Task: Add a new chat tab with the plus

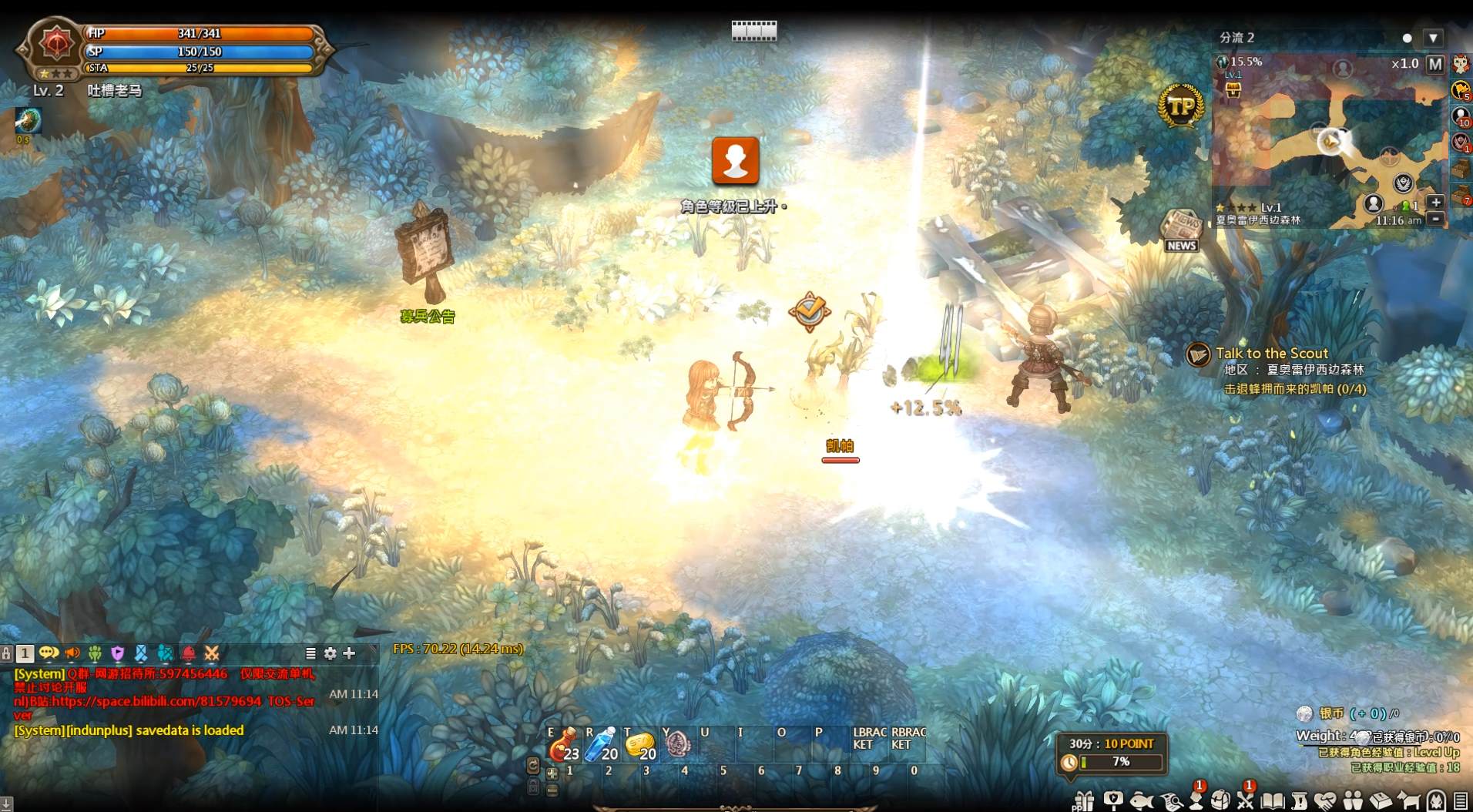Action: point(349,653)
